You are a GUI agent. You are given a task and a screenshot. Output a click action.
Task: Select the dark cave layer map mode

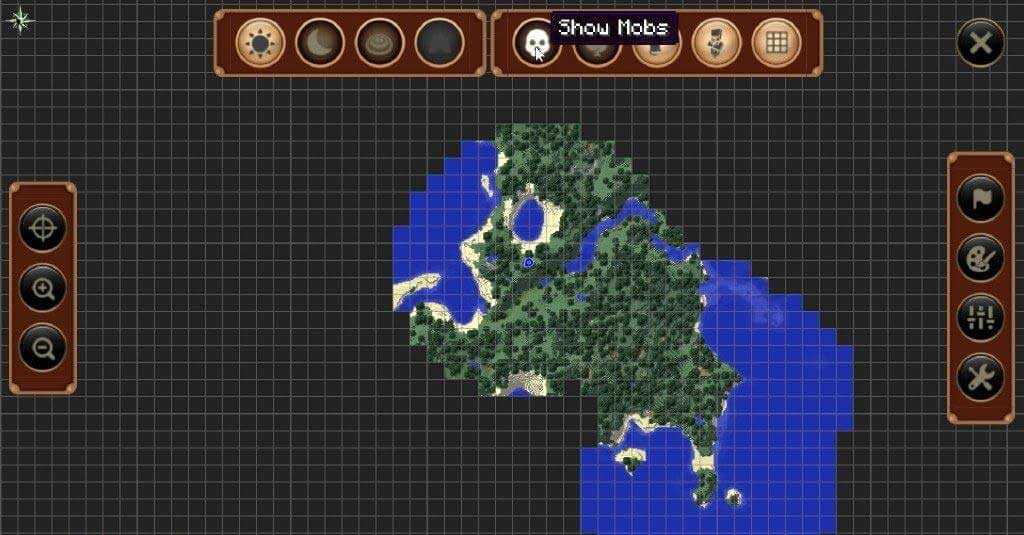coord(440,43)
